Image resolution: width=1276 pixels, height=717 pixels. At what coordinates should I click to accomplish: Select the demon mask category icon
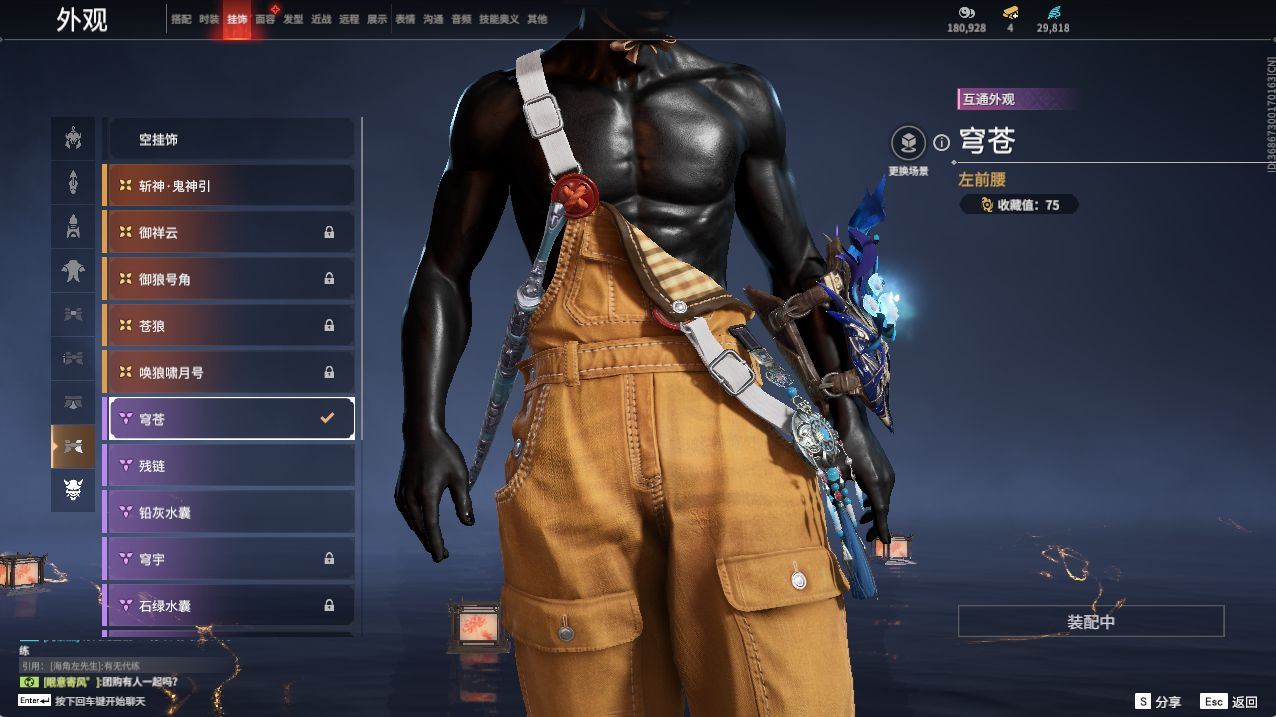(x=73, y=490)
